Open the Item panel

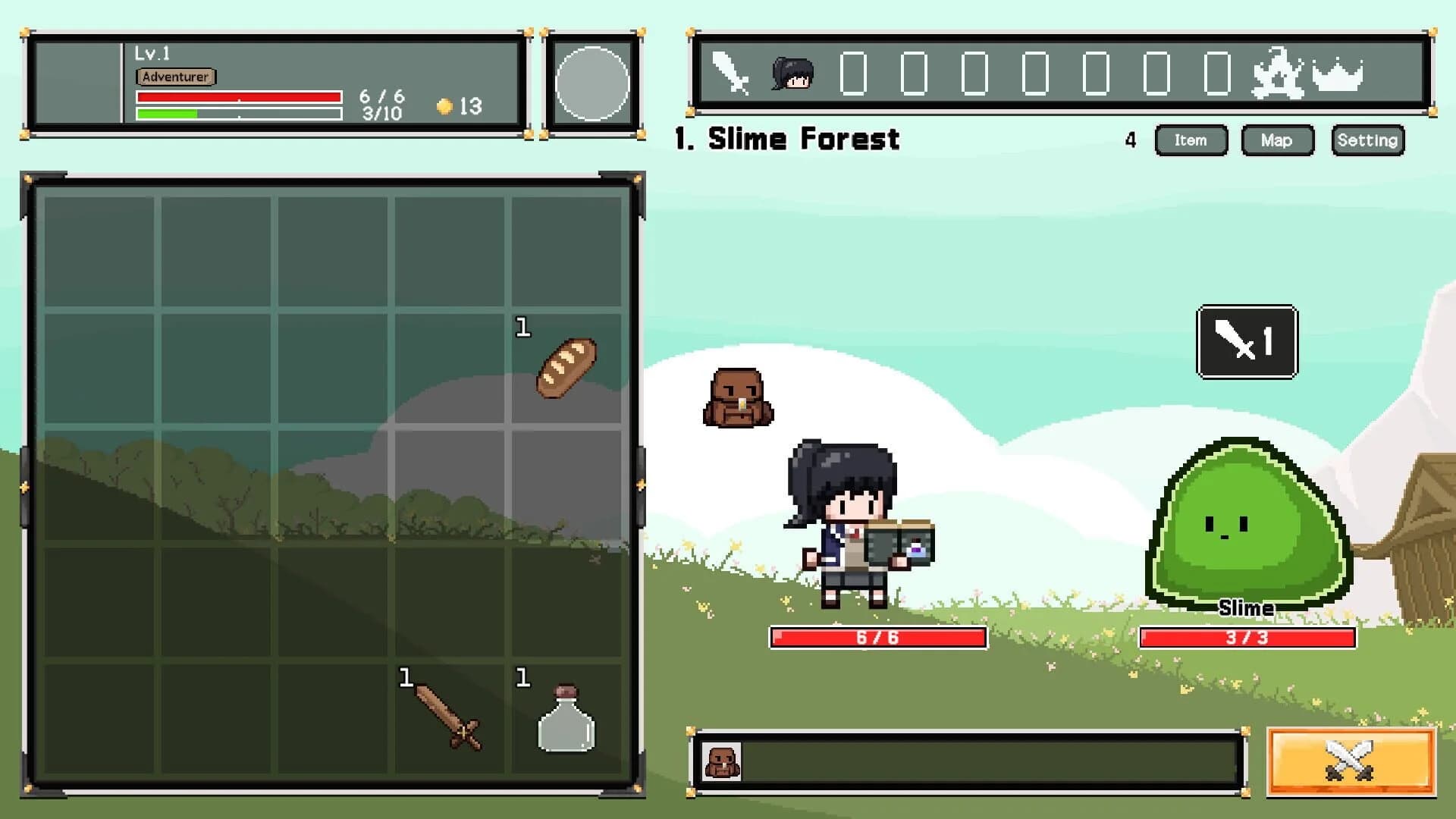1191,140
